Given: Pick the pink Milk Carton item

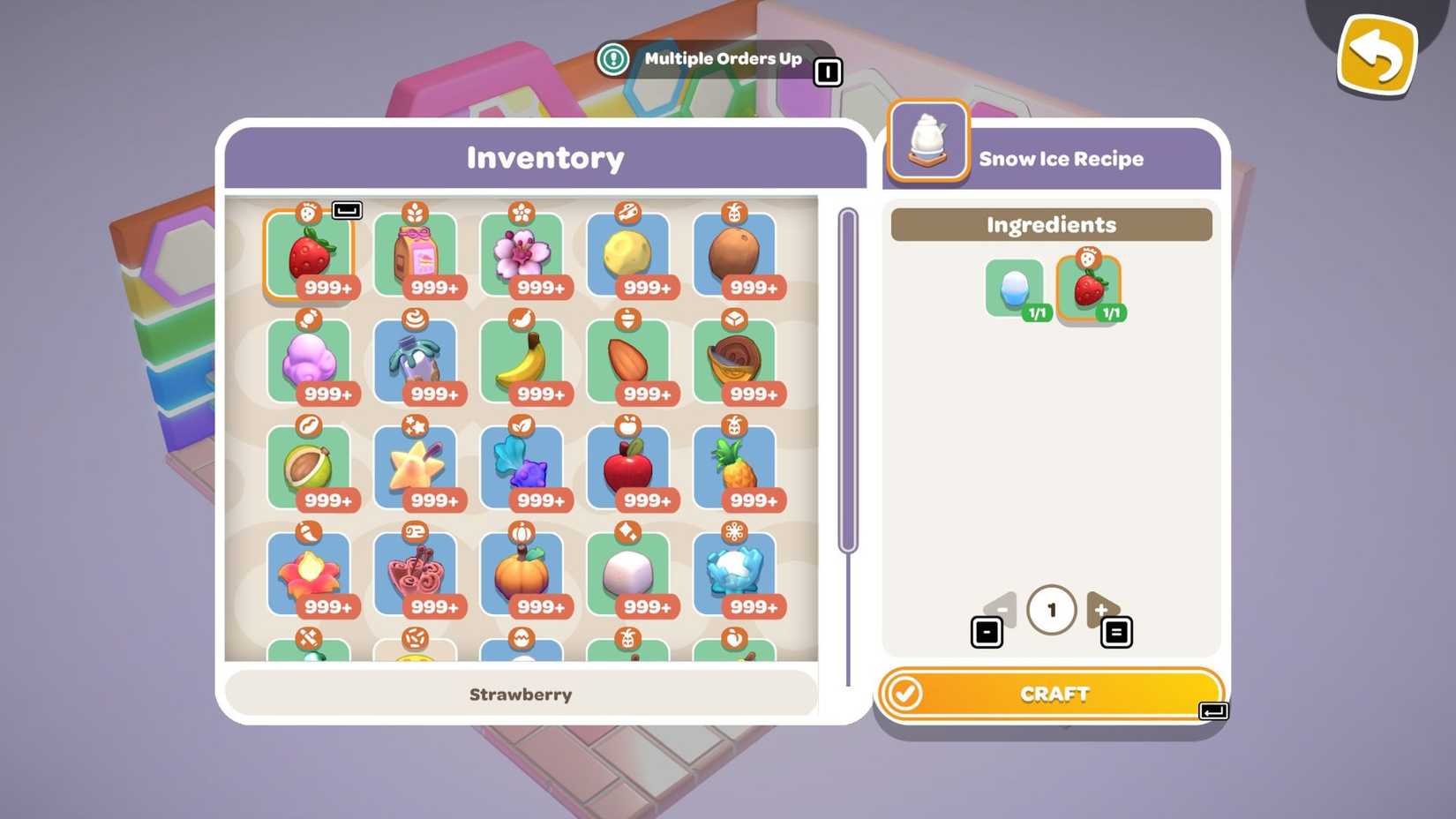Looking at the screenshot, I should [417, 253].
